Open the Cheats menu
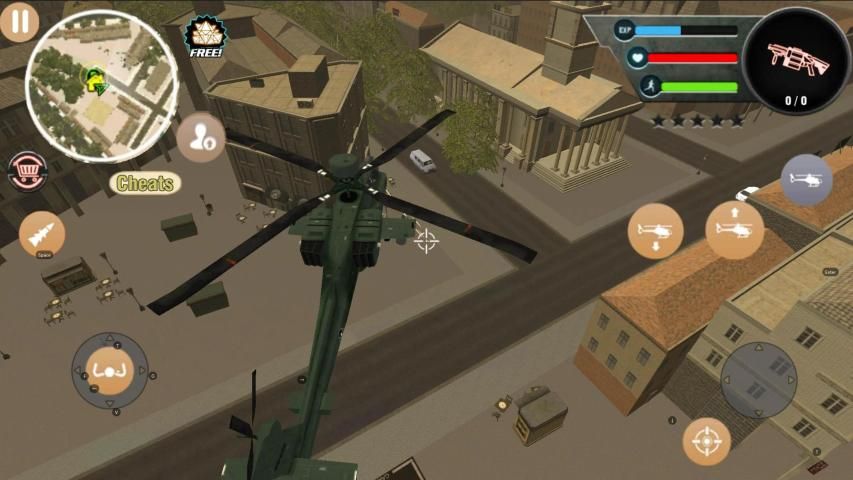Viewport: 853px width, 480px height. pyautogui.click(x=145, y=183)
